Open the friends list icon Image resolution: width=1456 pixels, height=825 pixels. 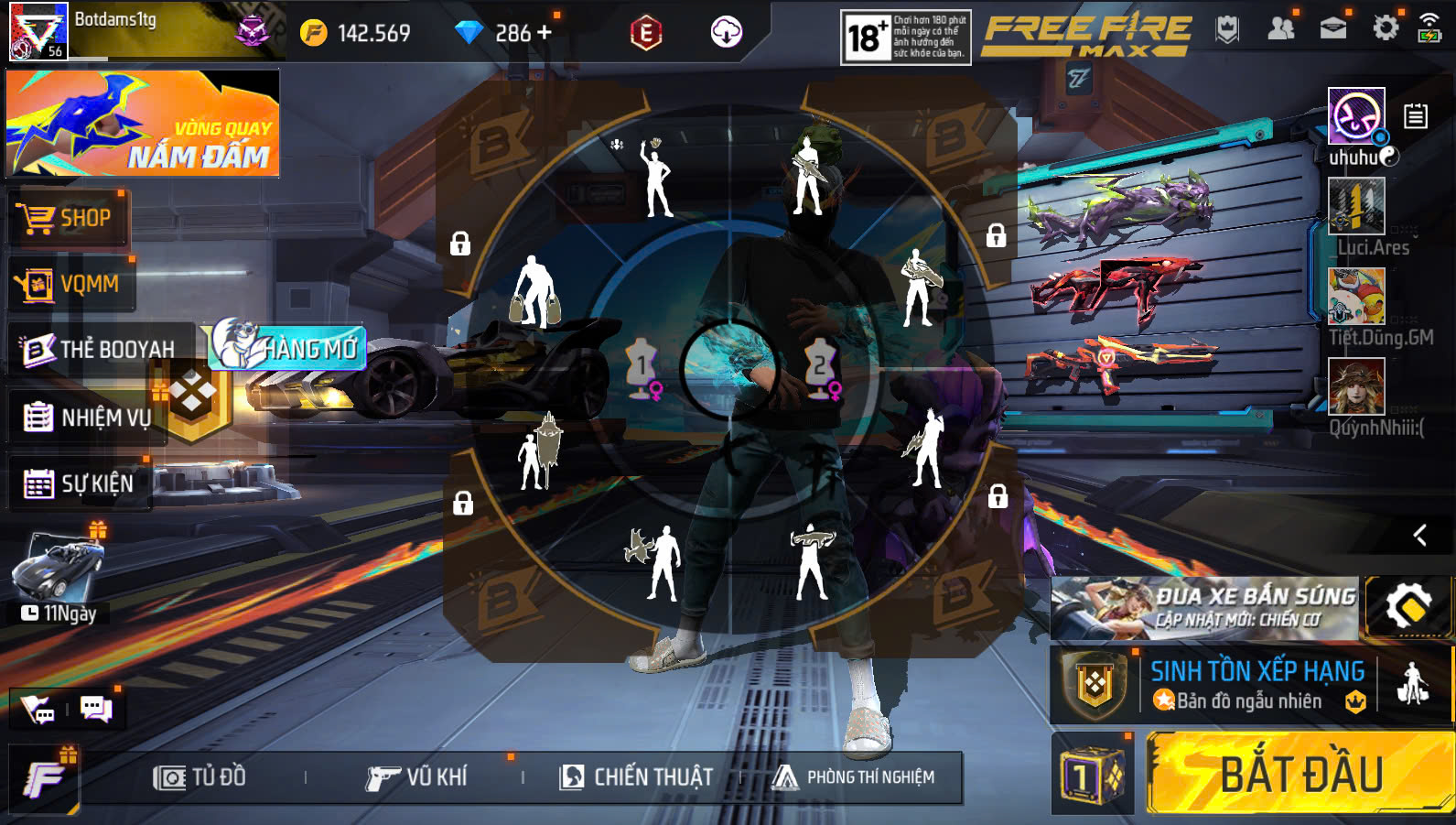coord(1281,28)
